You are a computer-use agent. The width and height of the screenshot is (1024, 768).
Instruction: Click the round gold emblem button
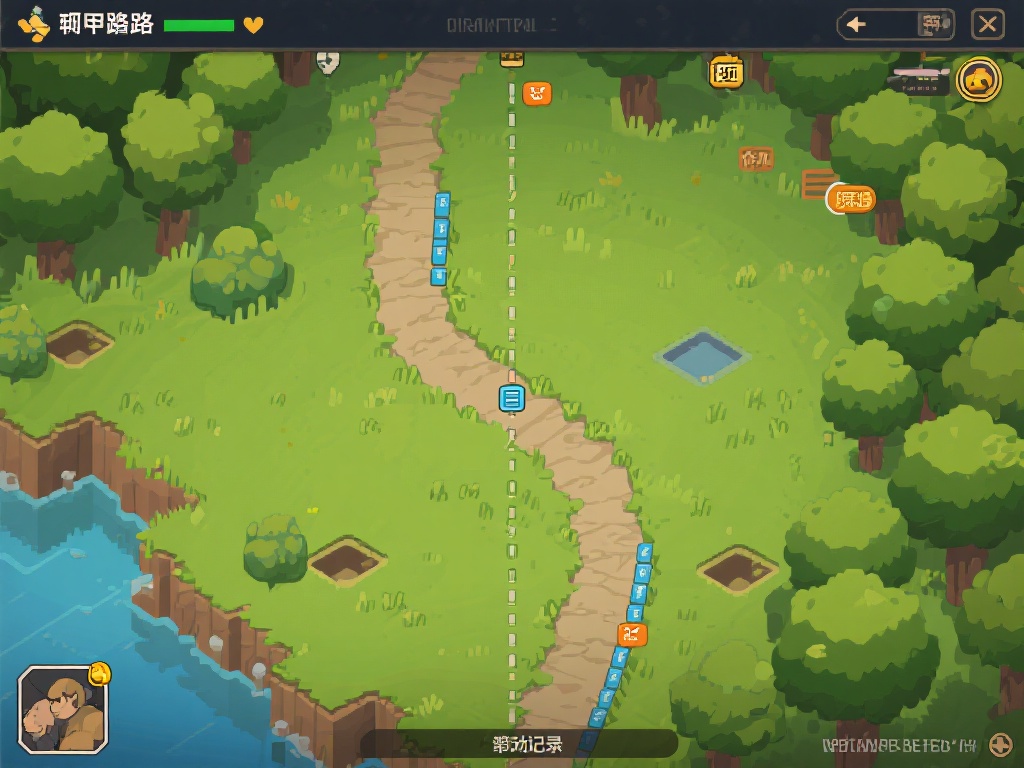point(978,80)
